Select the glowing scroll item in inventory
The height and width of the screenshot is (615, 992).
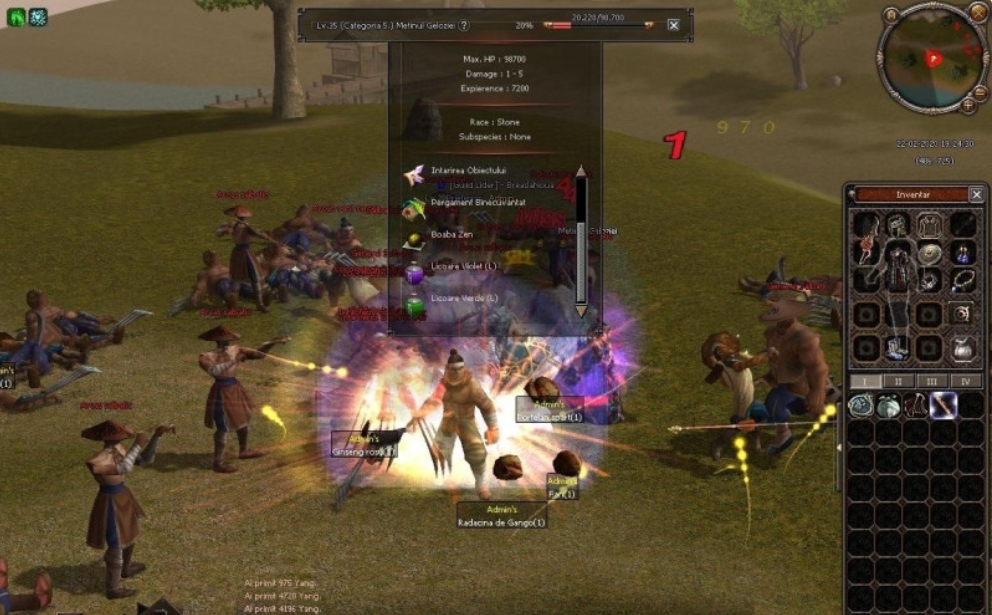click(943, 405)
